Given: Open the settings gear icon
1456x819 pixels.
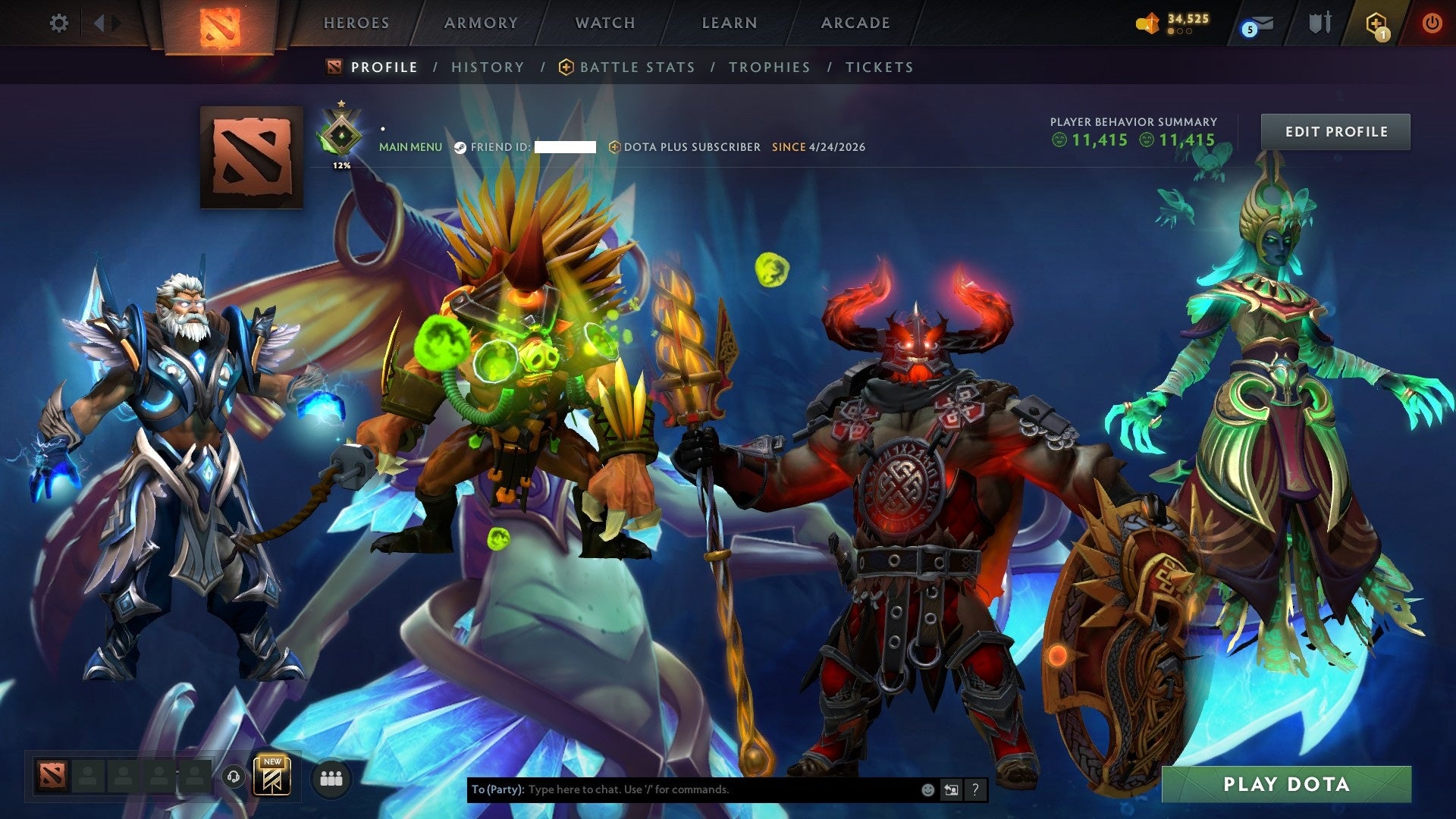Looking at the screenshot, I should [59, 23].
